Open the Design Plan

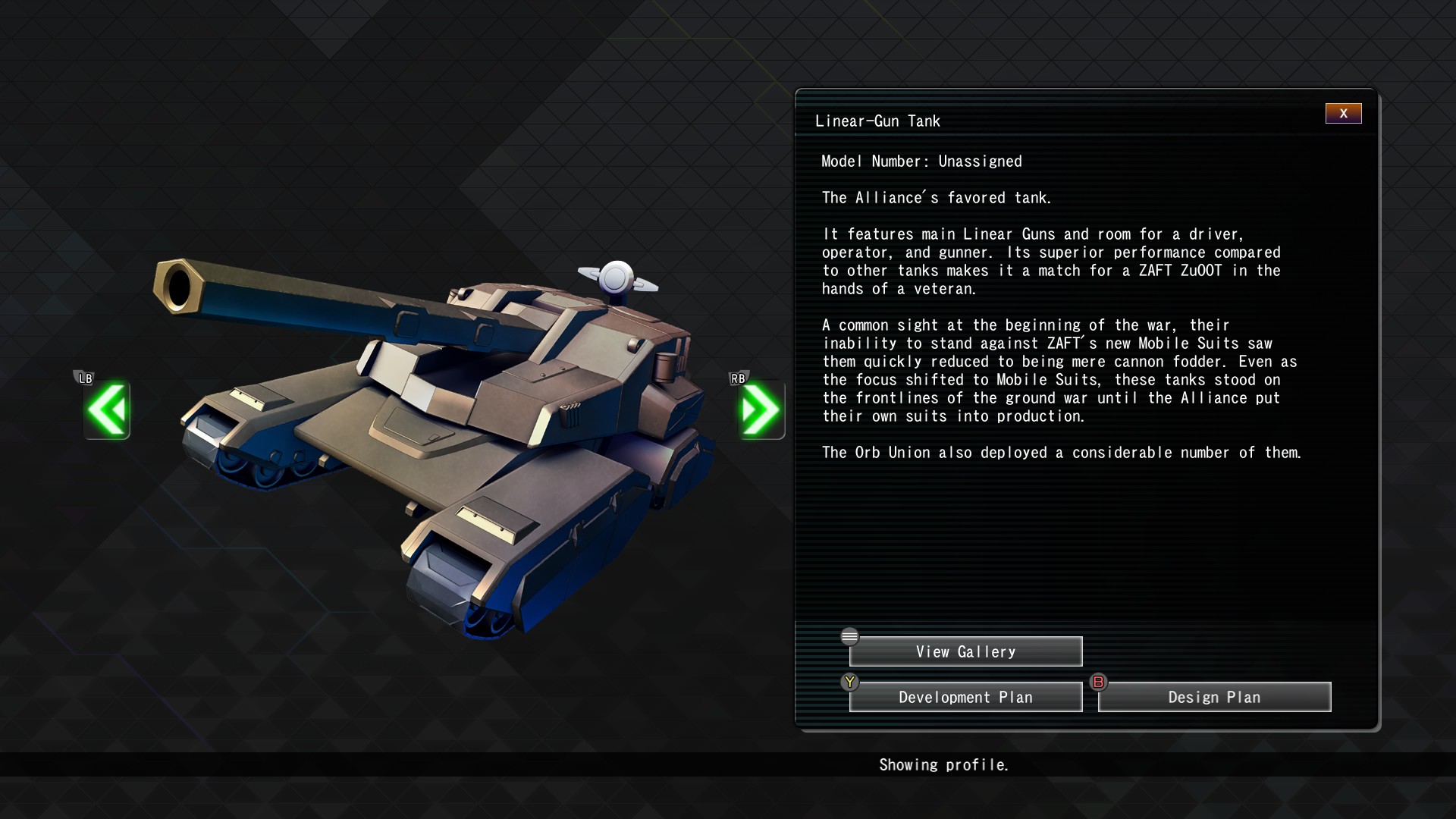[1214, 698]
